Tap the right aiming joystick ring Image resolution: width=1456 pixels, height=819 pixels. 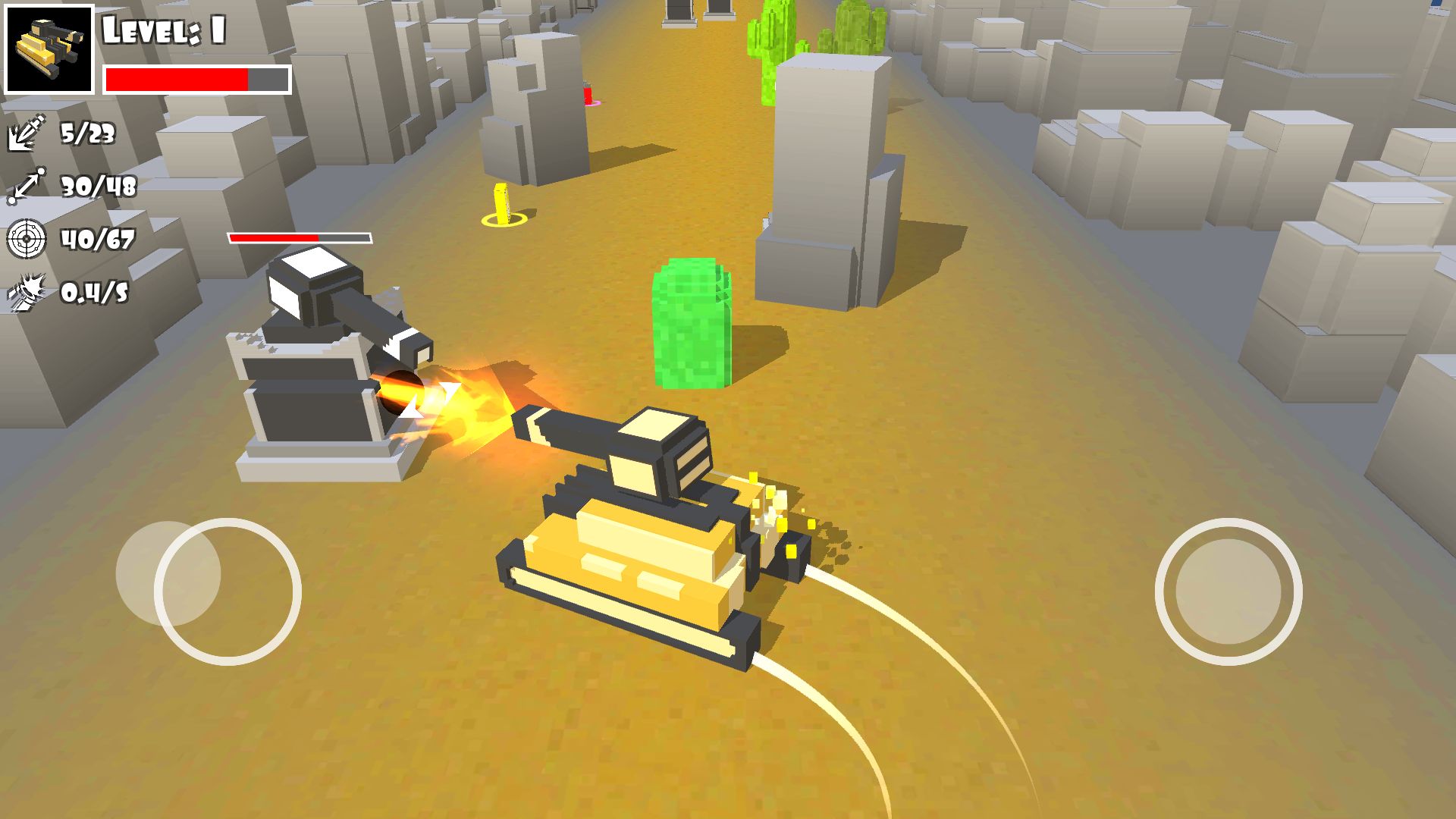click(1228, 591)
